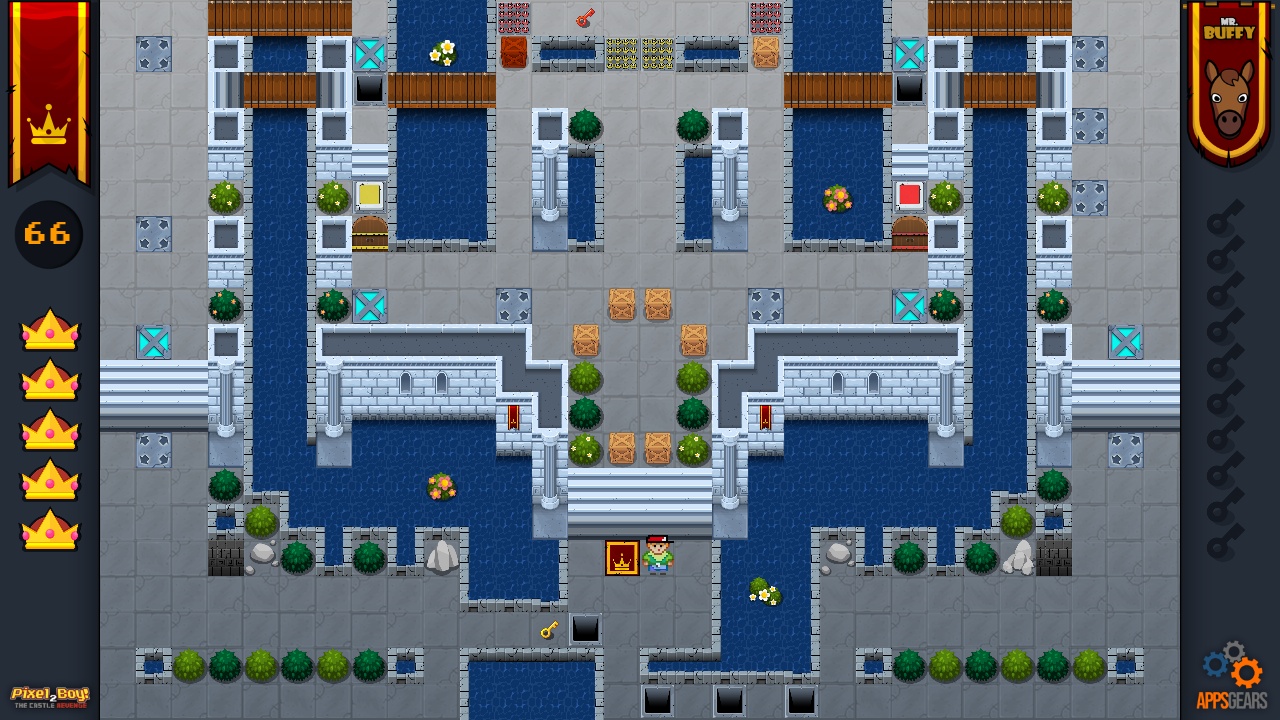Viewport: 1280px width, 720px height.
Task: Select the topmost gold crown in sidebar
Action: (x=49, y=331)
